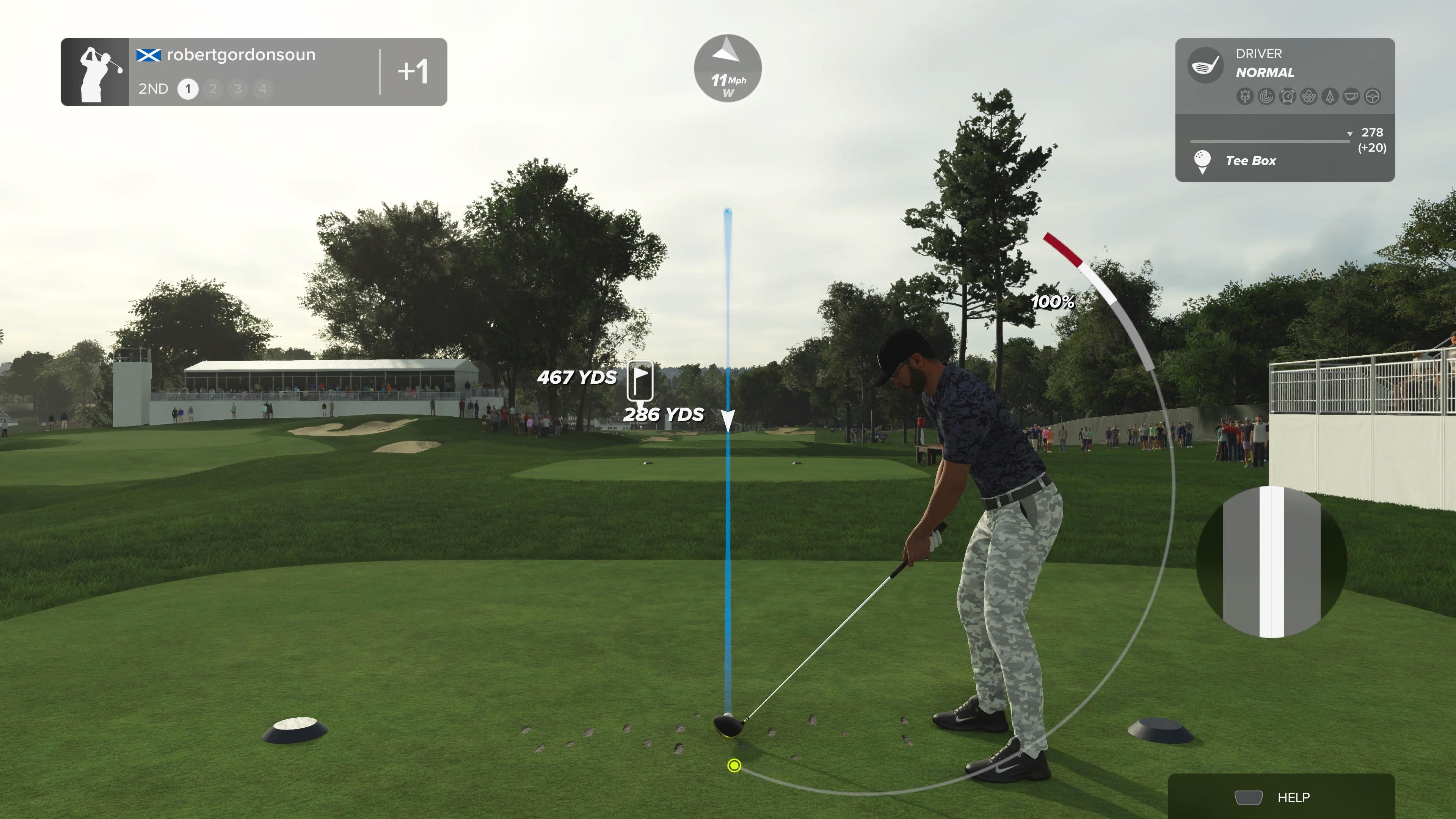Toggle hole 4 on the player score banner

[262, 89]
